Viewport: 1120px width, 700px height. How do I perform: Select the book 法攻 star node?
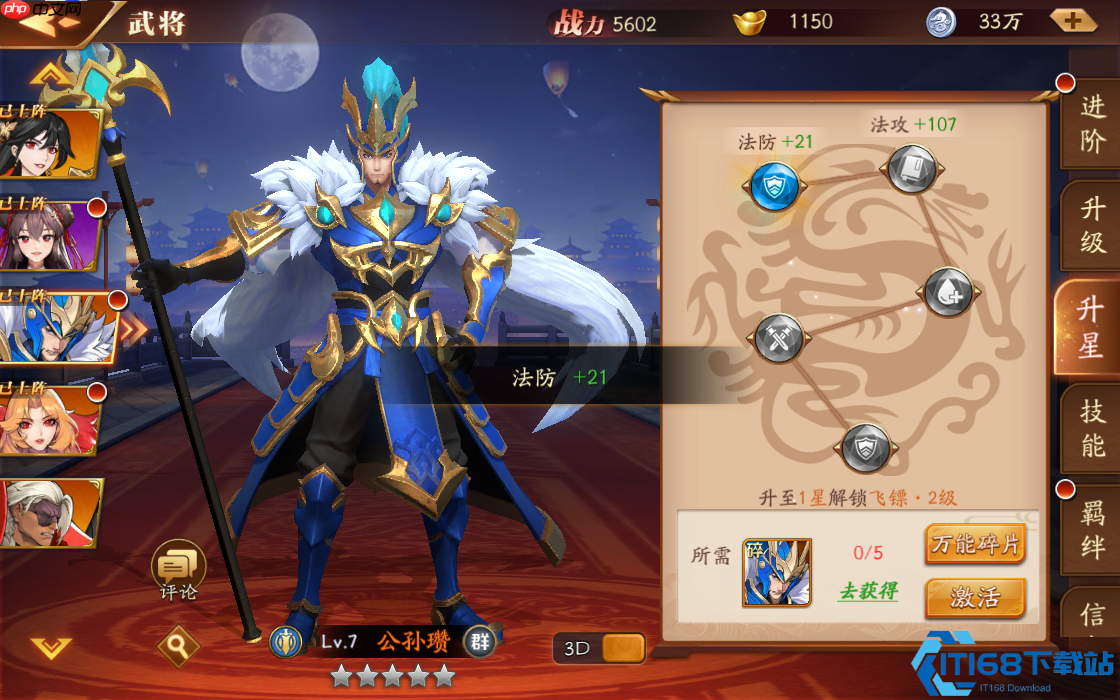[910, 169]
